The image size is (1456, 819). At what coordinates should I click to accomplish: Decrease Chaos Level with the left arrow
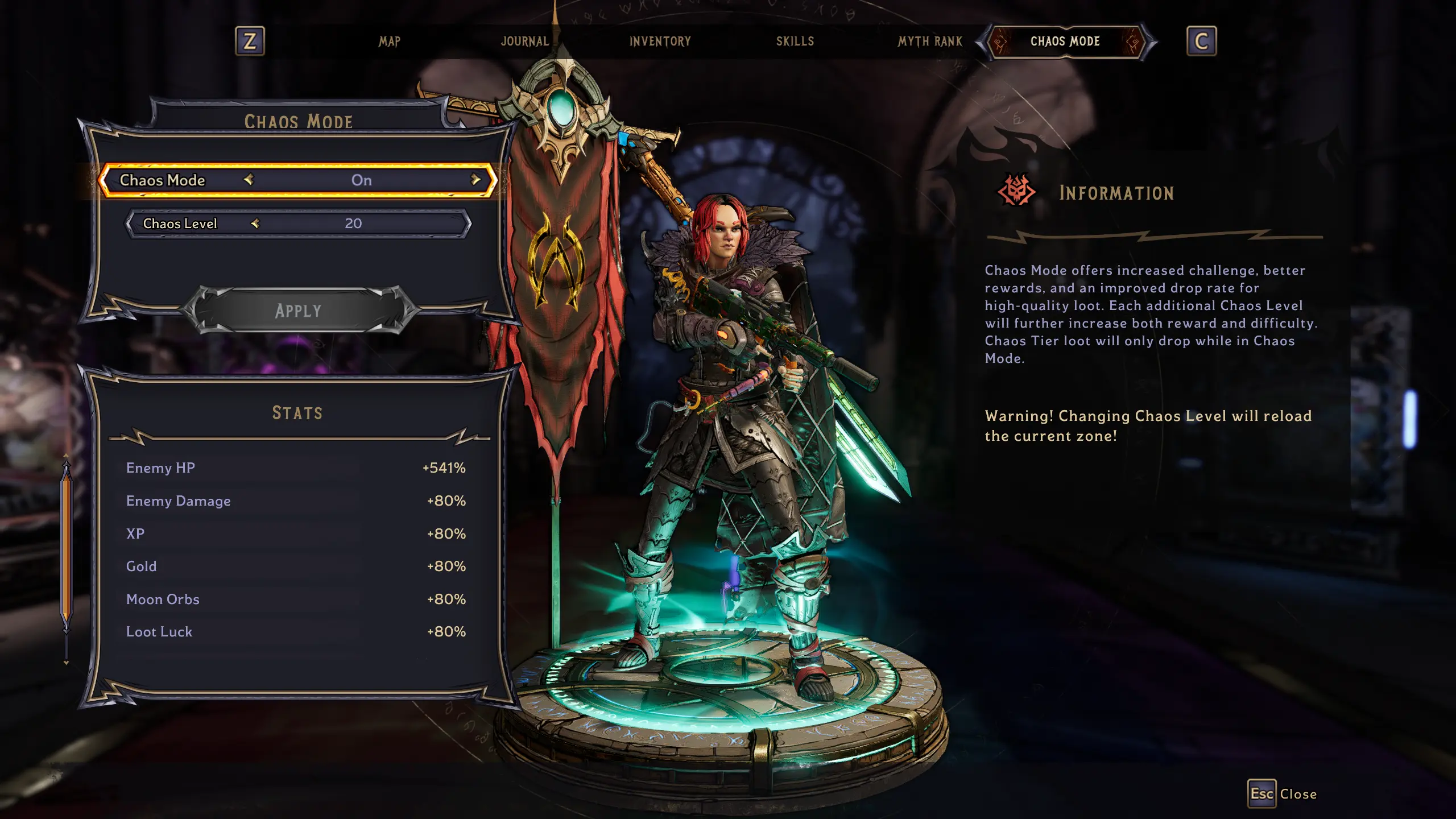coord(255,224)
